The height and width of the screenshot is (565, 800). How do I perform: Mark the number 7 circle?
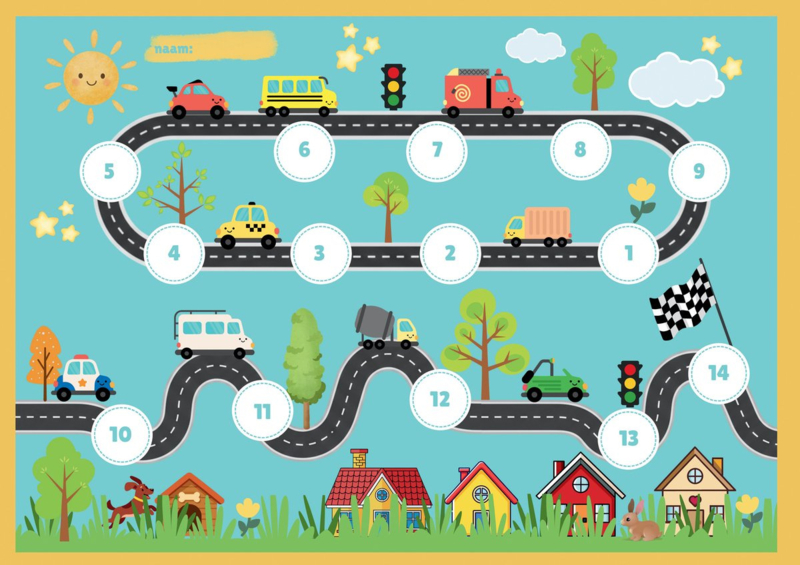click(437, 151)
